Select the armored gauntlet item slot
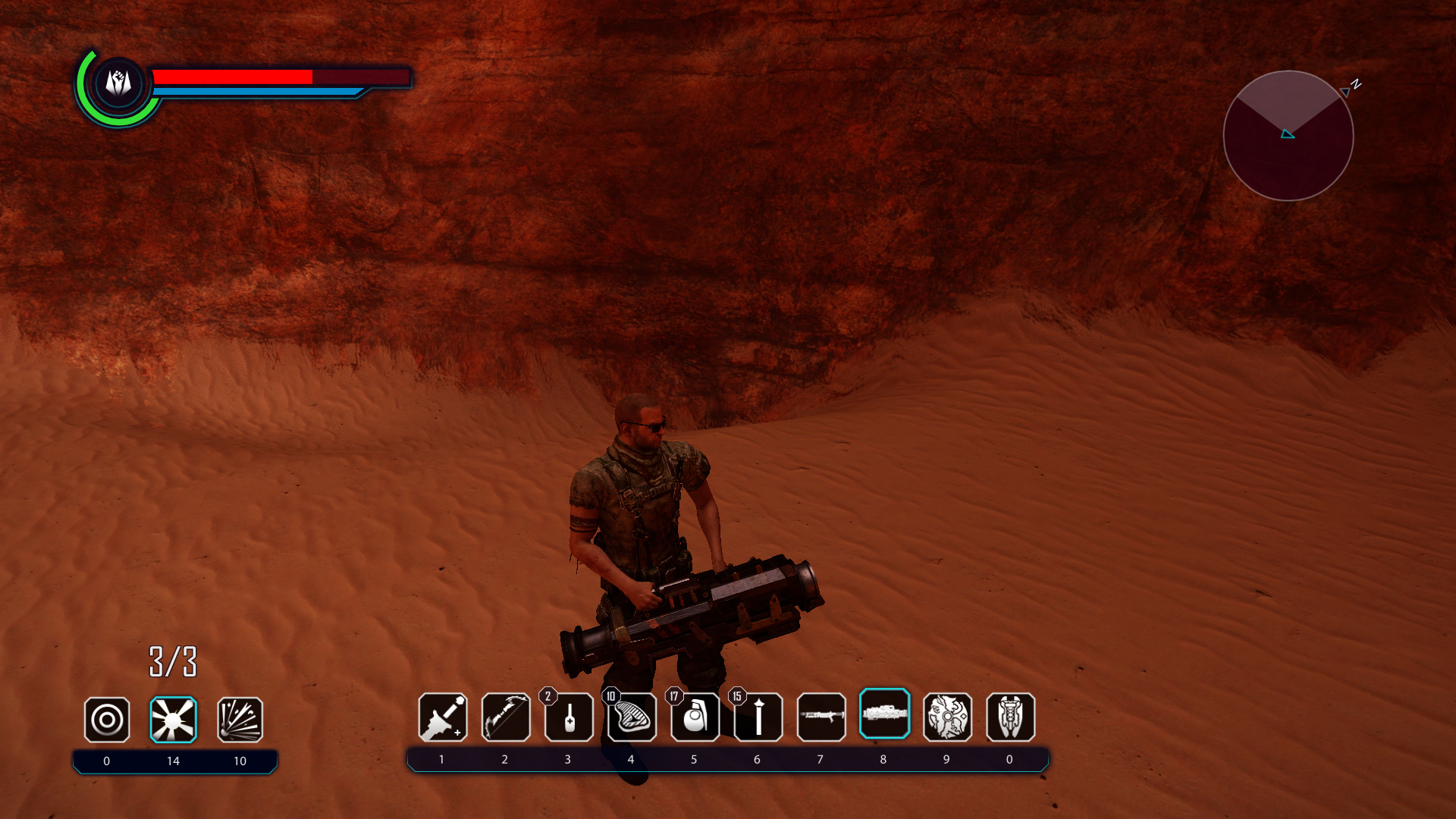This screenshot has height=819, width=1456. tap(1010, 717)
